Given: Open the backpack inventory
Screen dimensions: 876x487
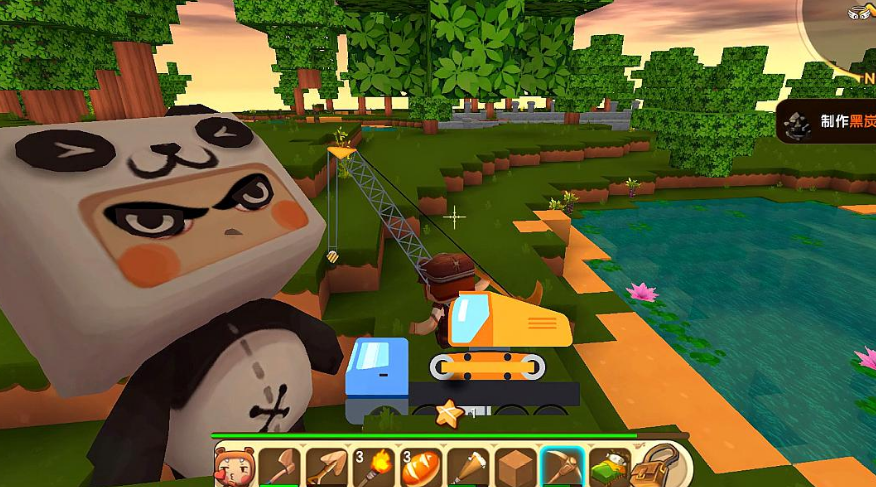Looking at the screenshot, I should pyautogui.click(x=655, y=465).
